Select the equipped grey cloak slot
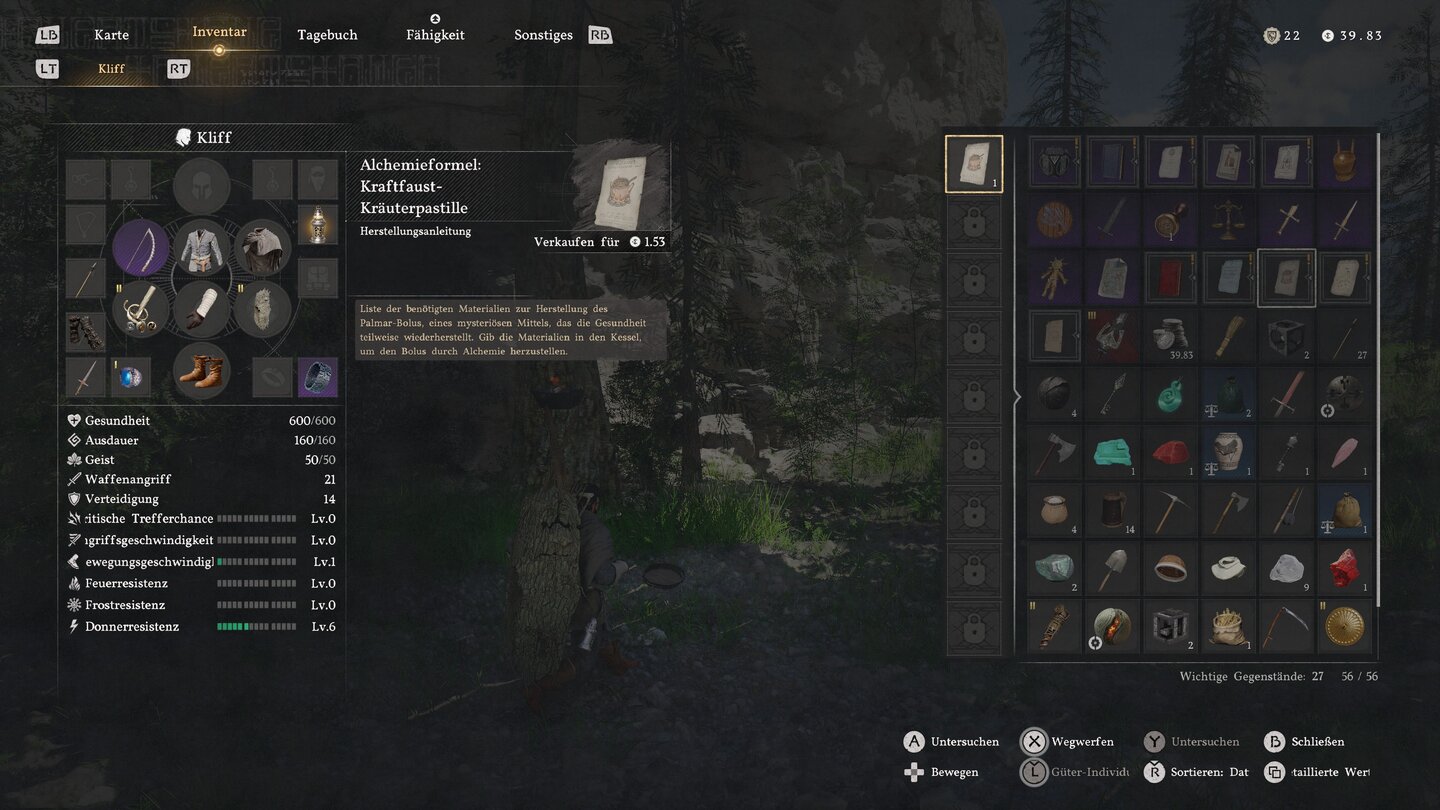The height and width of the screenshot is (810, 1440). pos(263,248)
